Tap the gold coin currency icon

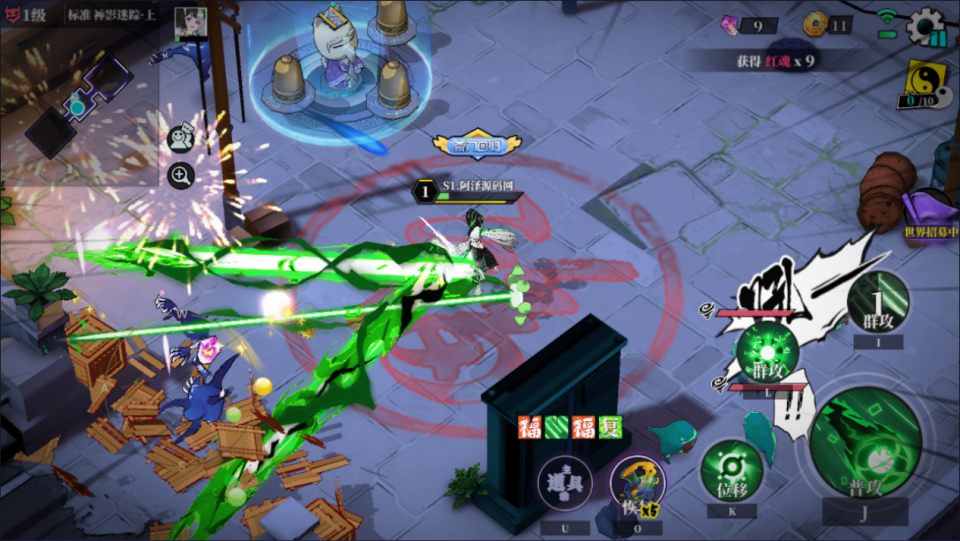(x=814, y=26)
